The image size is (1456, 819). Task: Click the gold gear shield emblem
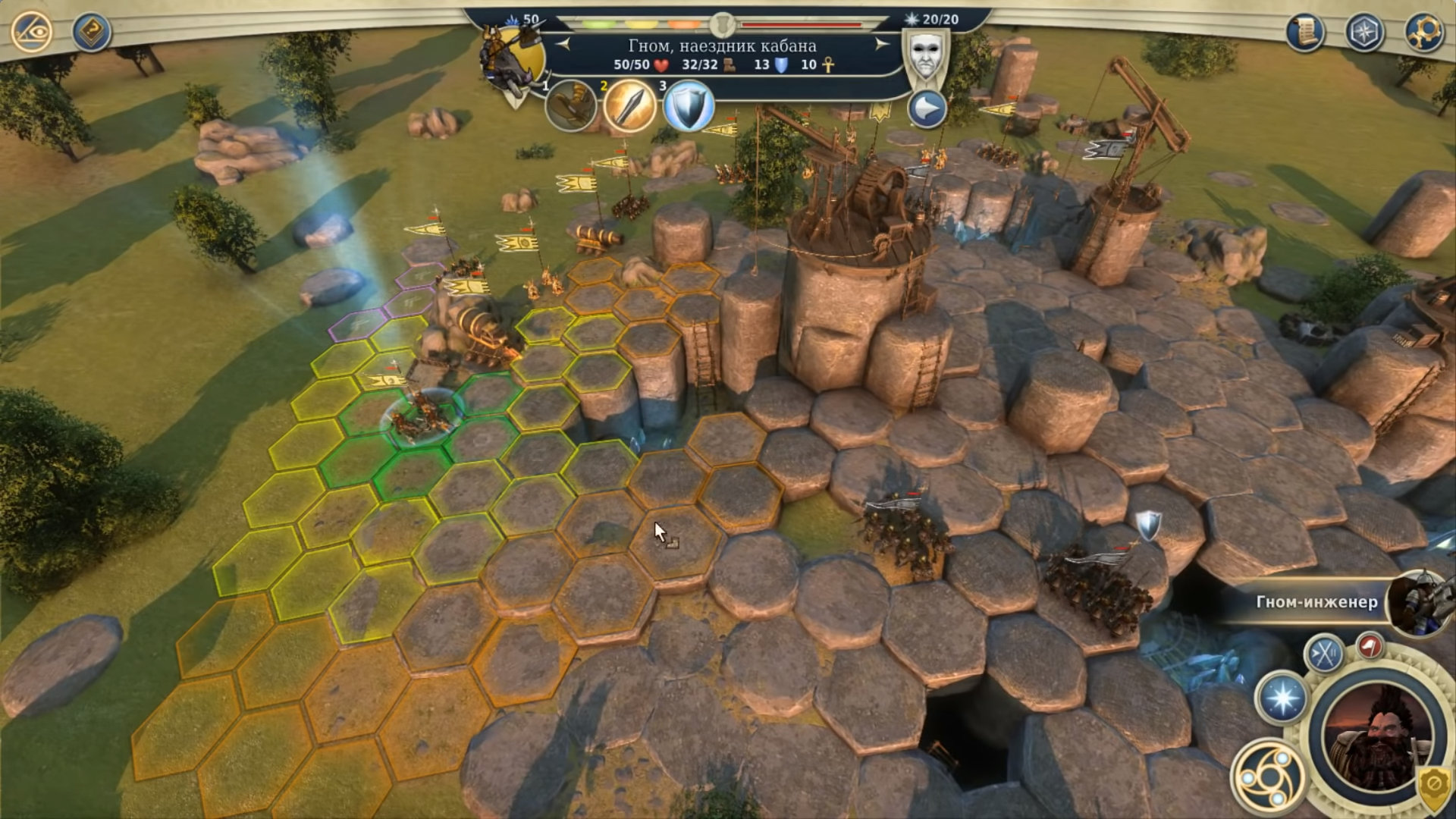[x=1434, y=786]
